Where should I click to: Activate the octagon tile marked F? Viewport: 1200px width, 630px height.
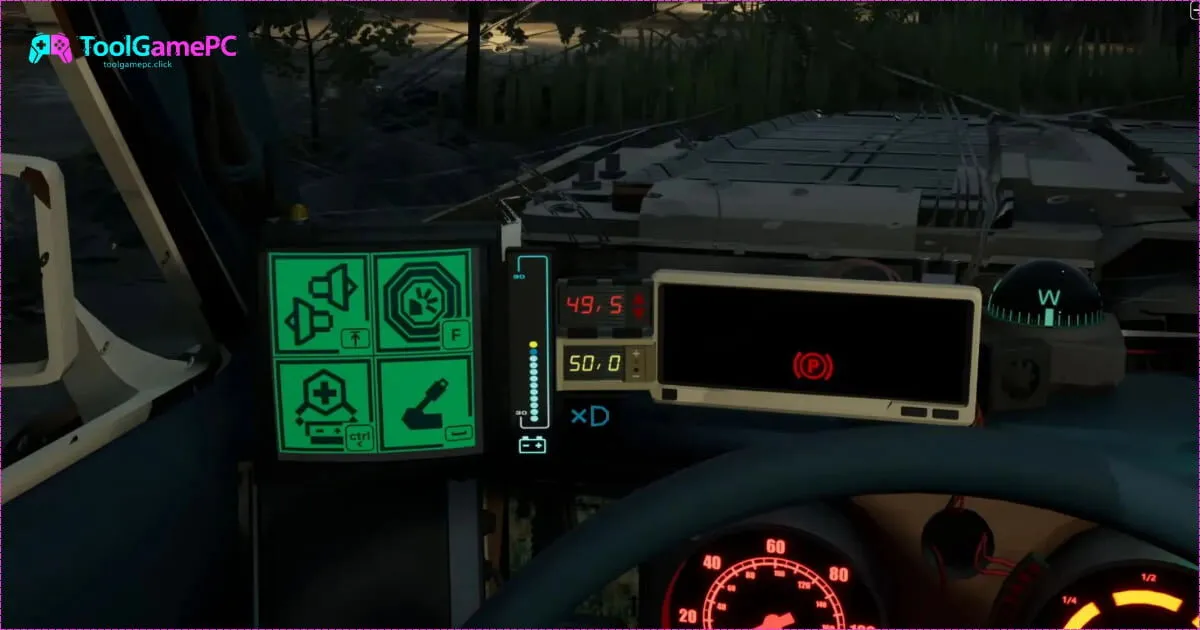tap(423, 302)
